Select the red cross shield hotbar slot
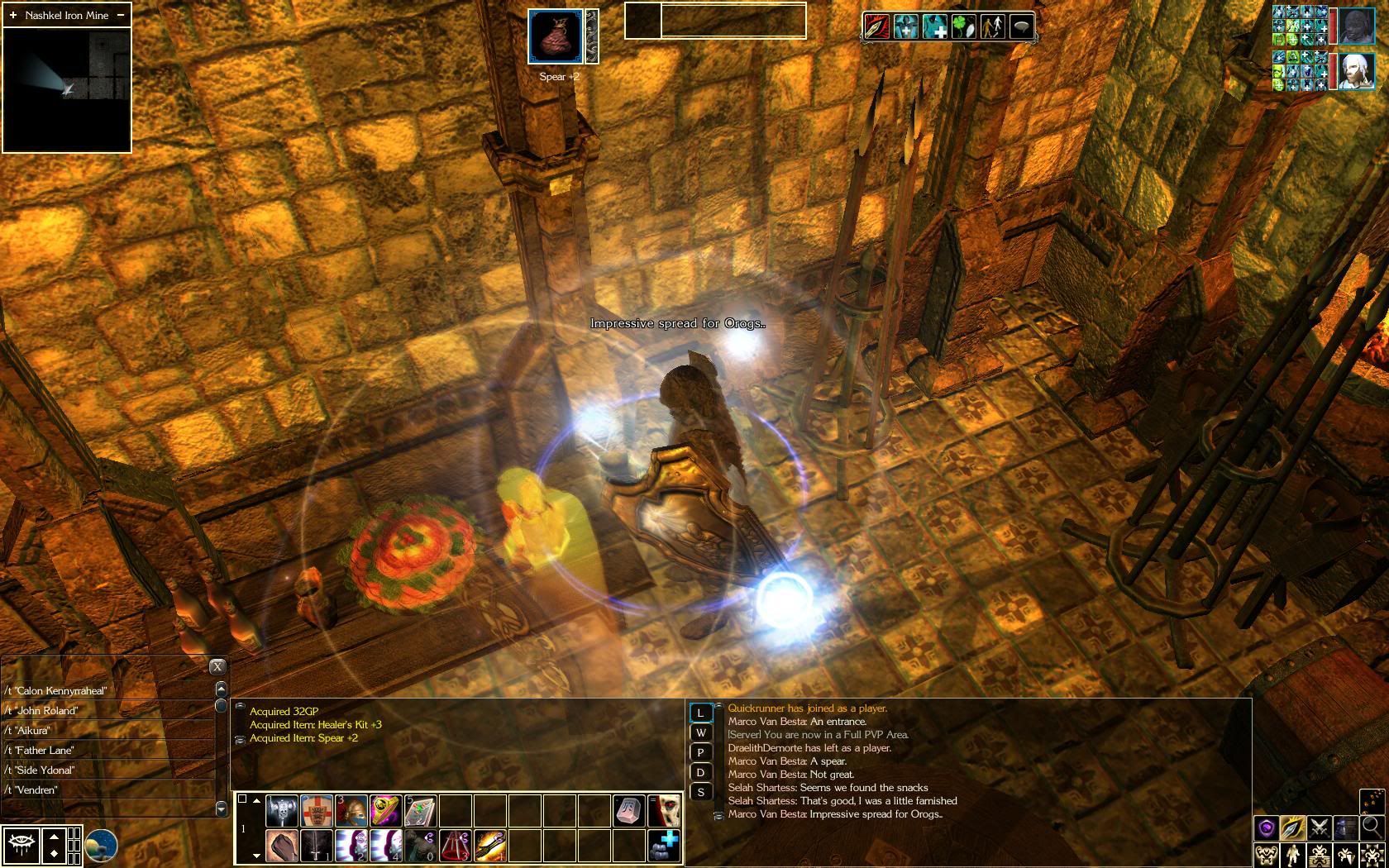 pos(317,811)
